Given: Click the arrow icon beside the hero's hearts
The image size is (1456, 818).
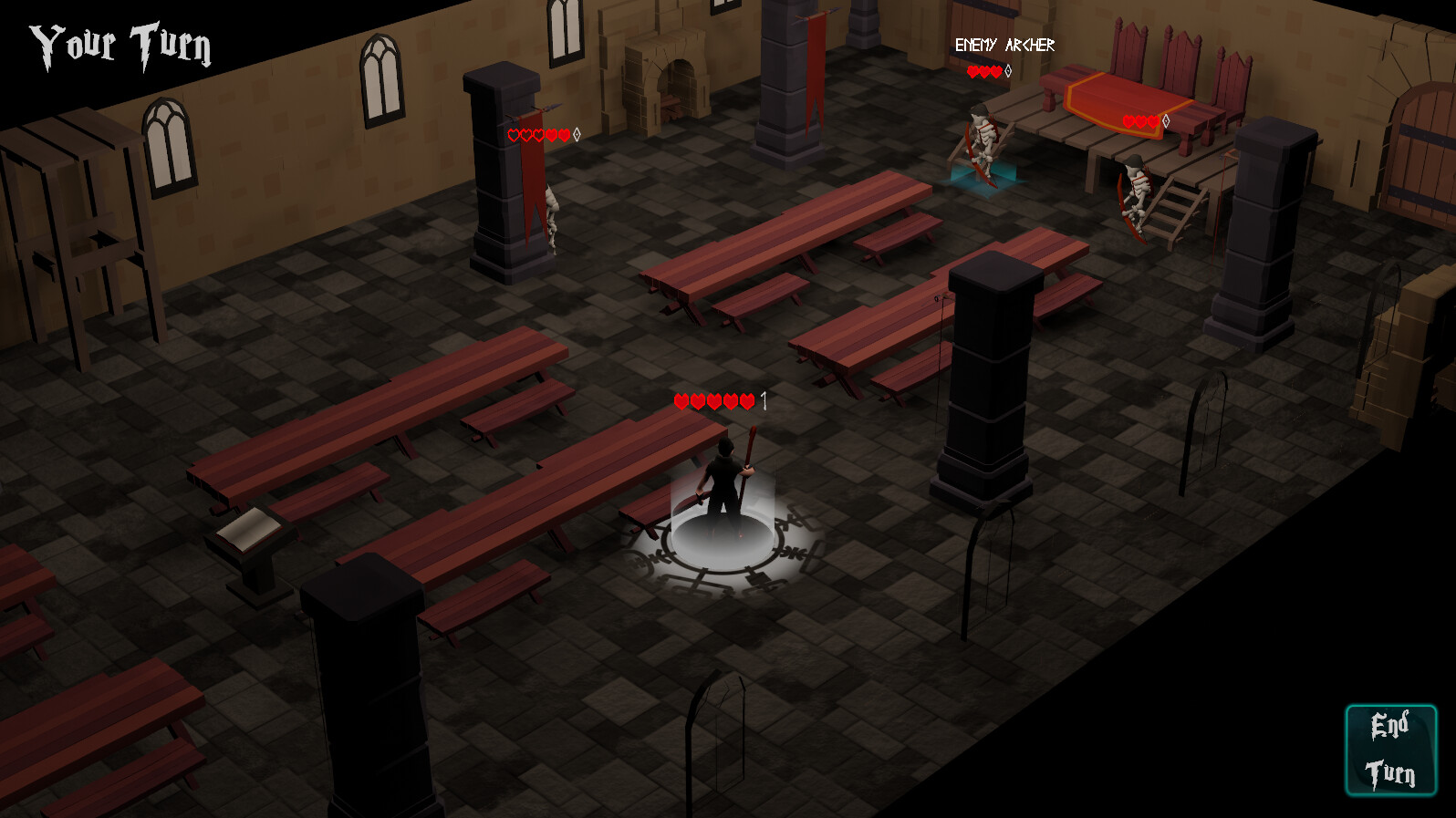Looking at the screenshot, I should click(763, 399).
